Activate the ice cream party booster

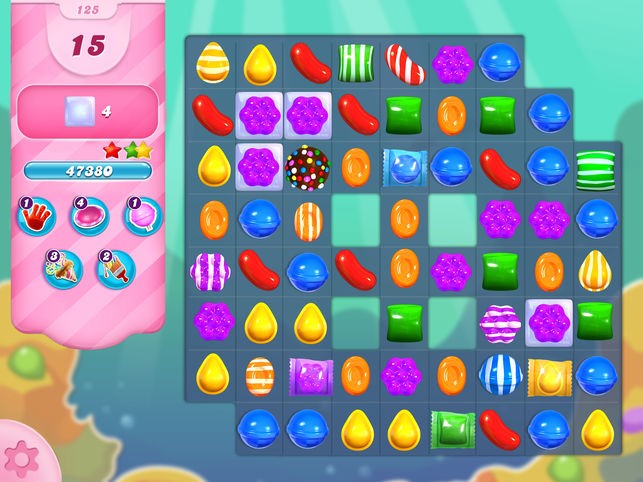pyautogui.click(x=62, y=268)
